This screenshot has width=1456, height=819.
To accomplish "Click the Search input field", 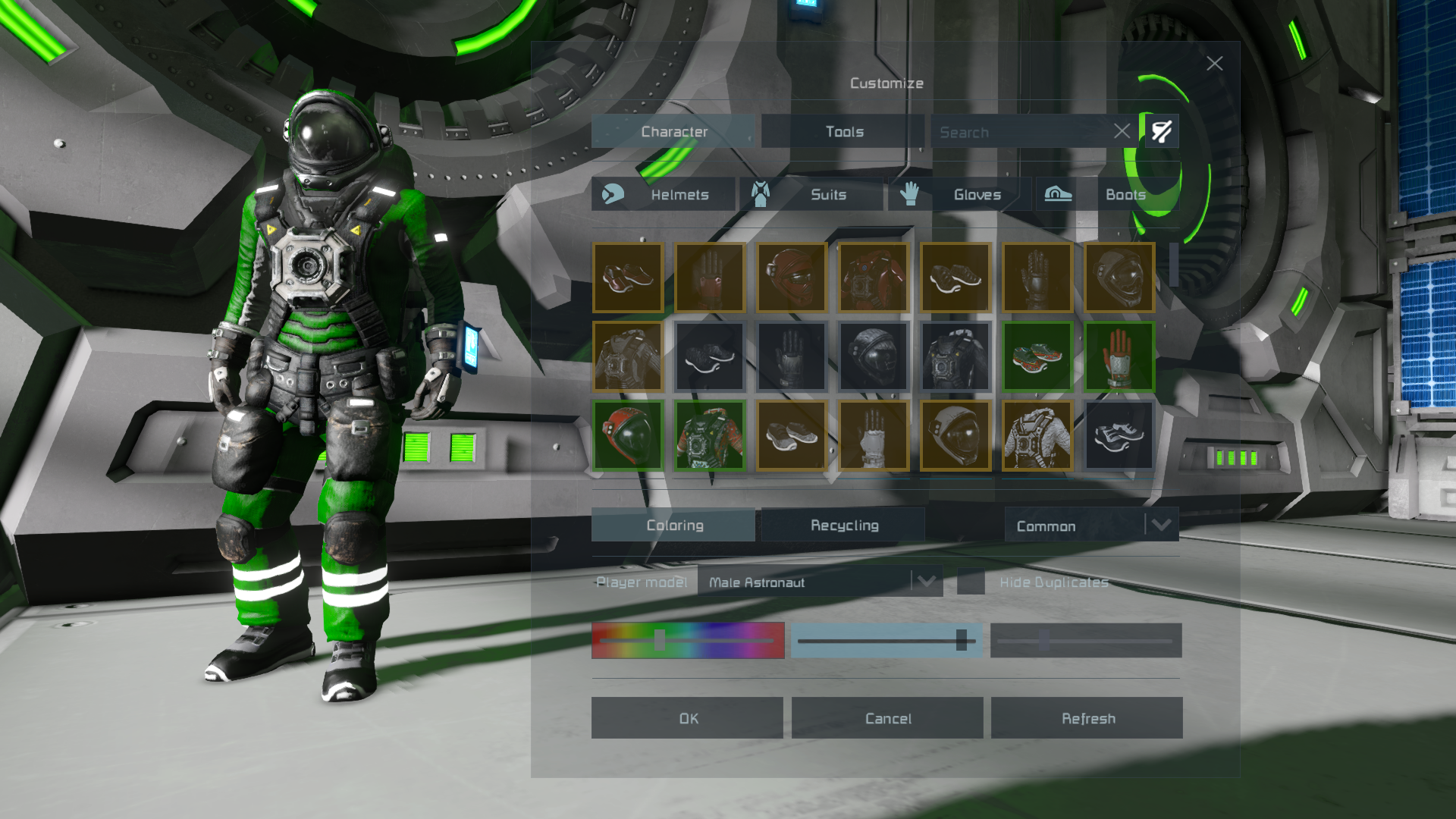I will pyautogui.click(x=1021, y=132).
